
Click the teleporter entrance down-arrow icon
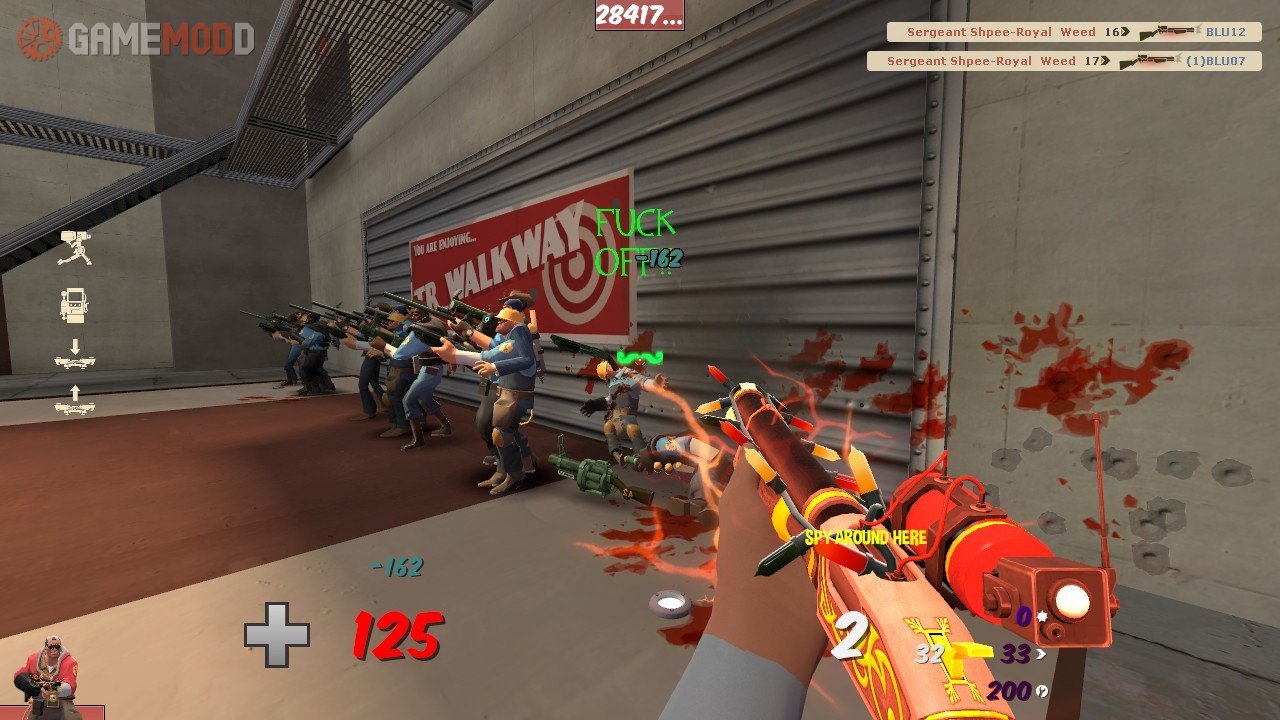click(75, 355)
